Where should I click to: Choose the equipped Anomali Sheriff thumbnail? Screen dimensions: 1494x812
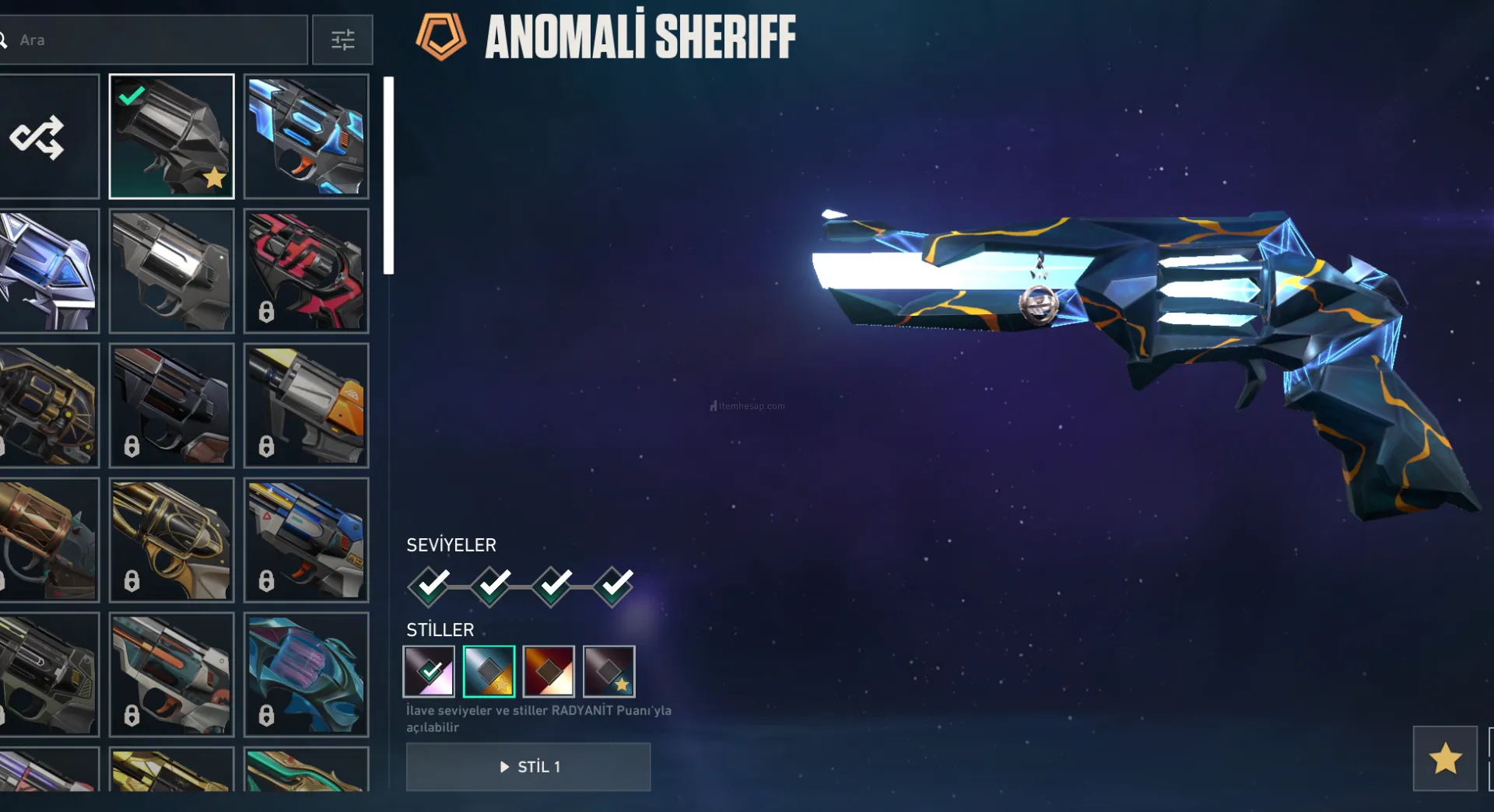pos(171,137)
